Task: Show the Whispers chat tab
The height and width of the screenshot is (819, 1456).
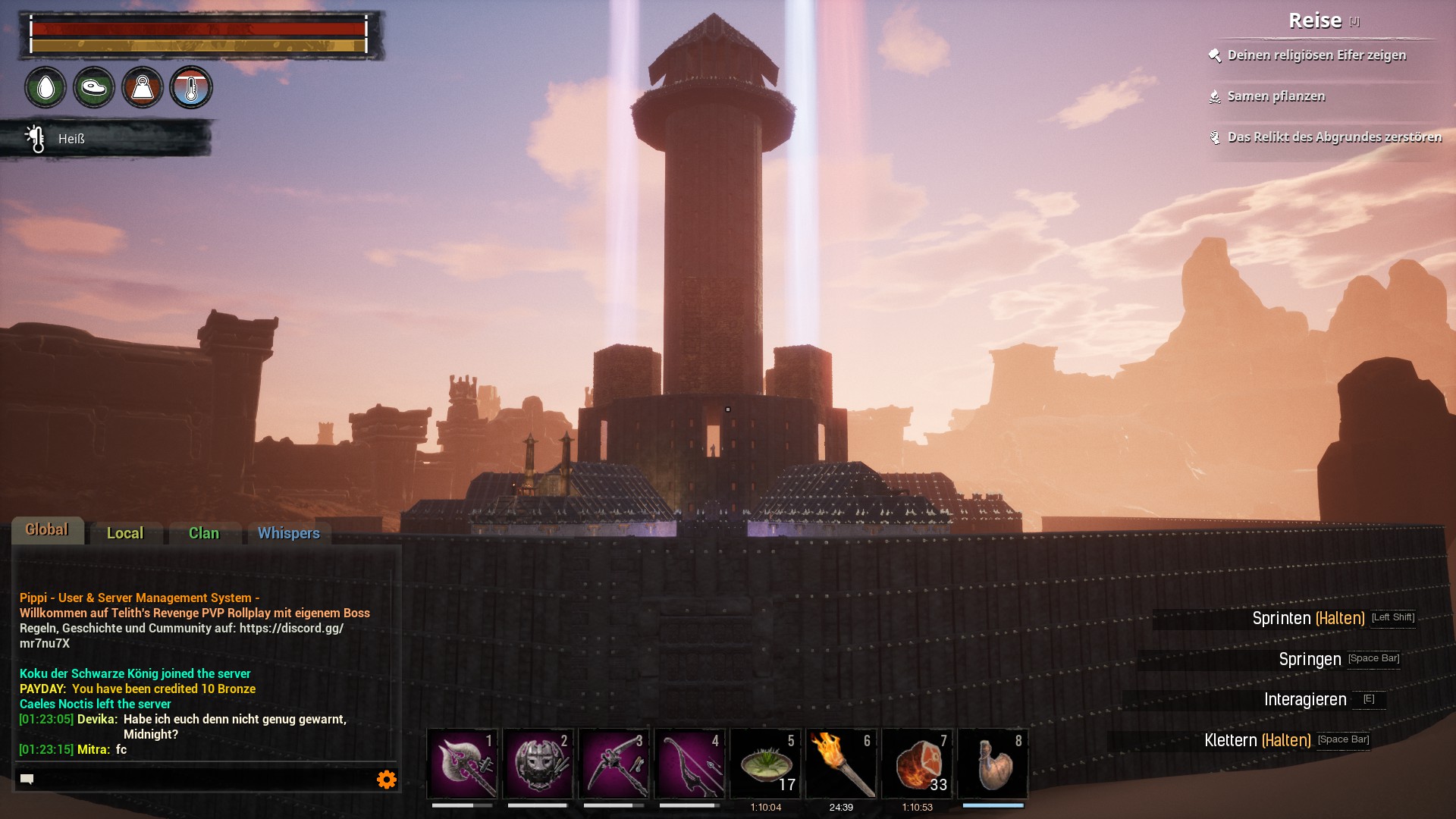Action: (x=288, y=533)
